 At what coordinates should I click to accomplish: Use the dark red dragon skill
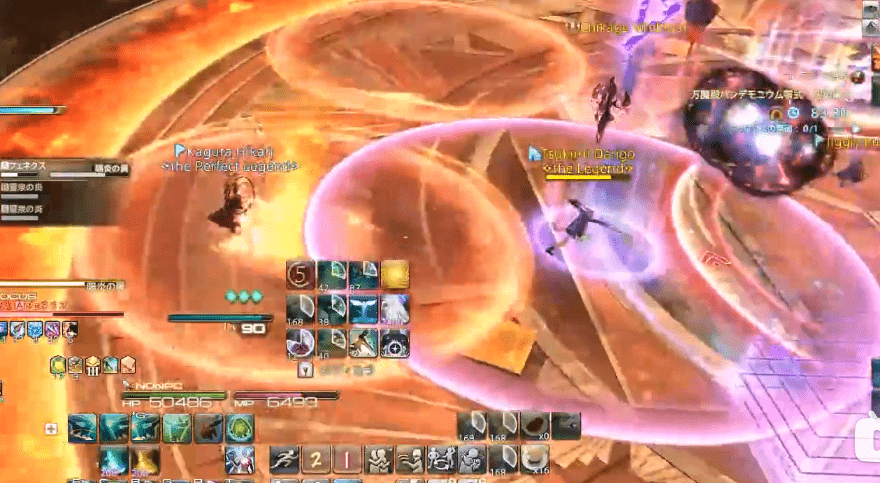(x=208, y=428)
